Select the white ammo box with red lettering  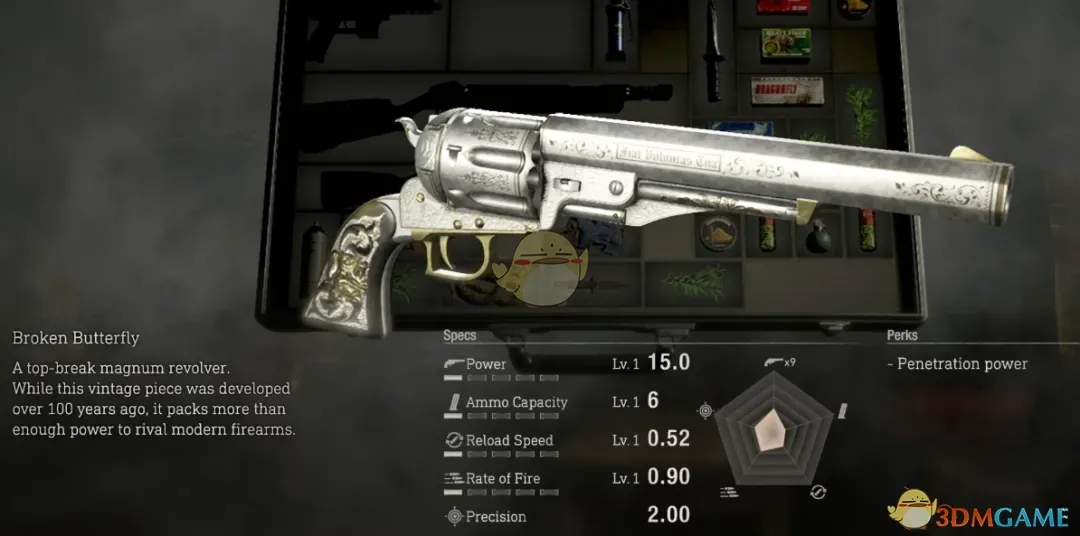click(x=786, y=90)
